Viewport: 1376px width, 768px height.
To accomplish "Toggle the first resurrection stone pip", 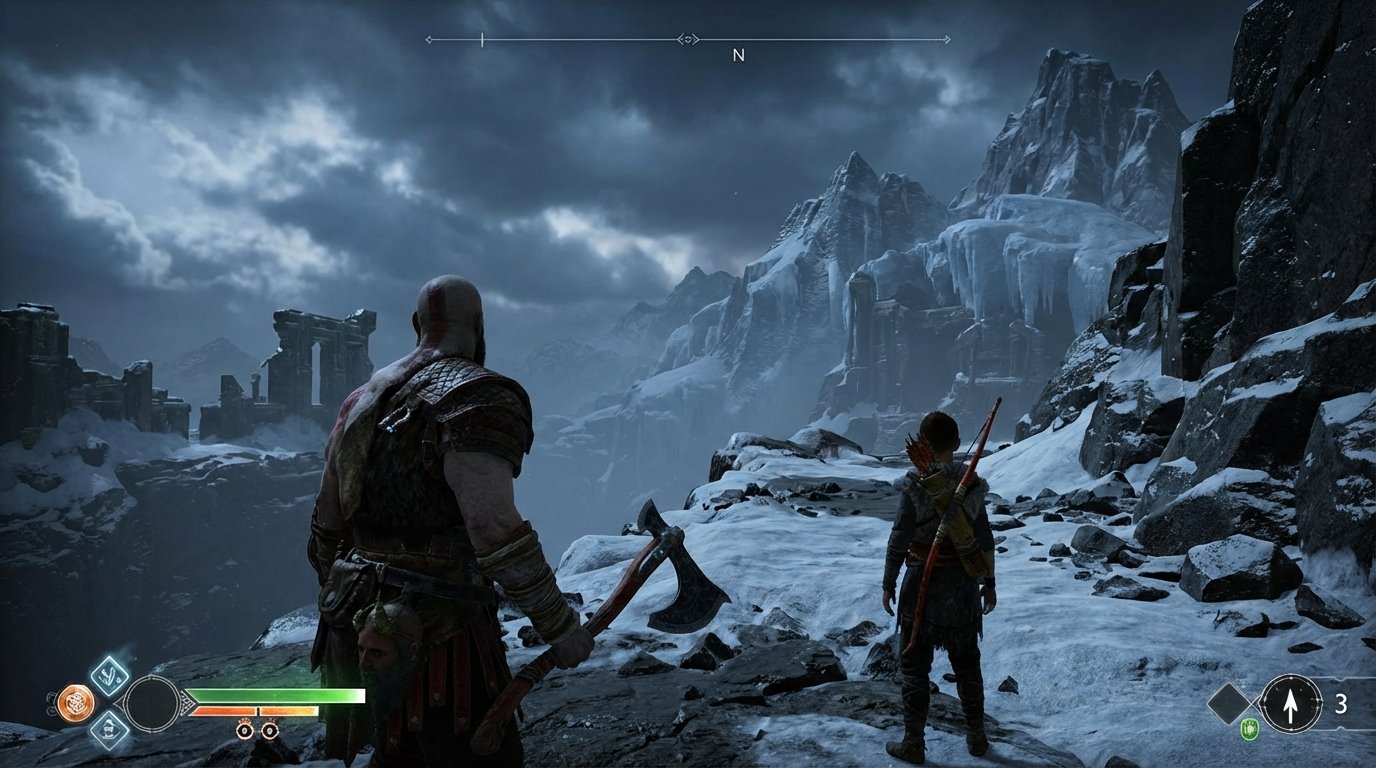I will pyautogui.click(x=244, y=731).
